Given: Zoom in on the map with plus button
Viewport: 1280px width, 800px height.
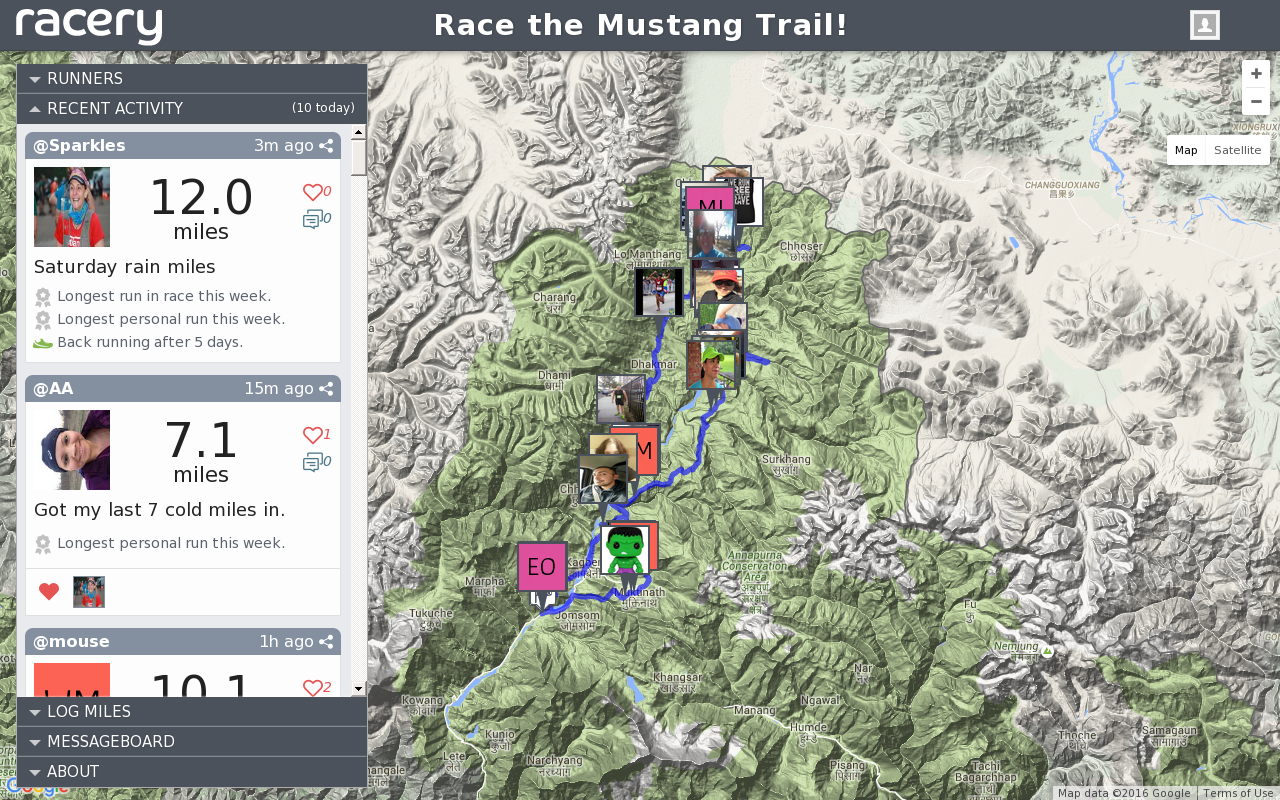Looking at the screenshot, I should 1255,73.
